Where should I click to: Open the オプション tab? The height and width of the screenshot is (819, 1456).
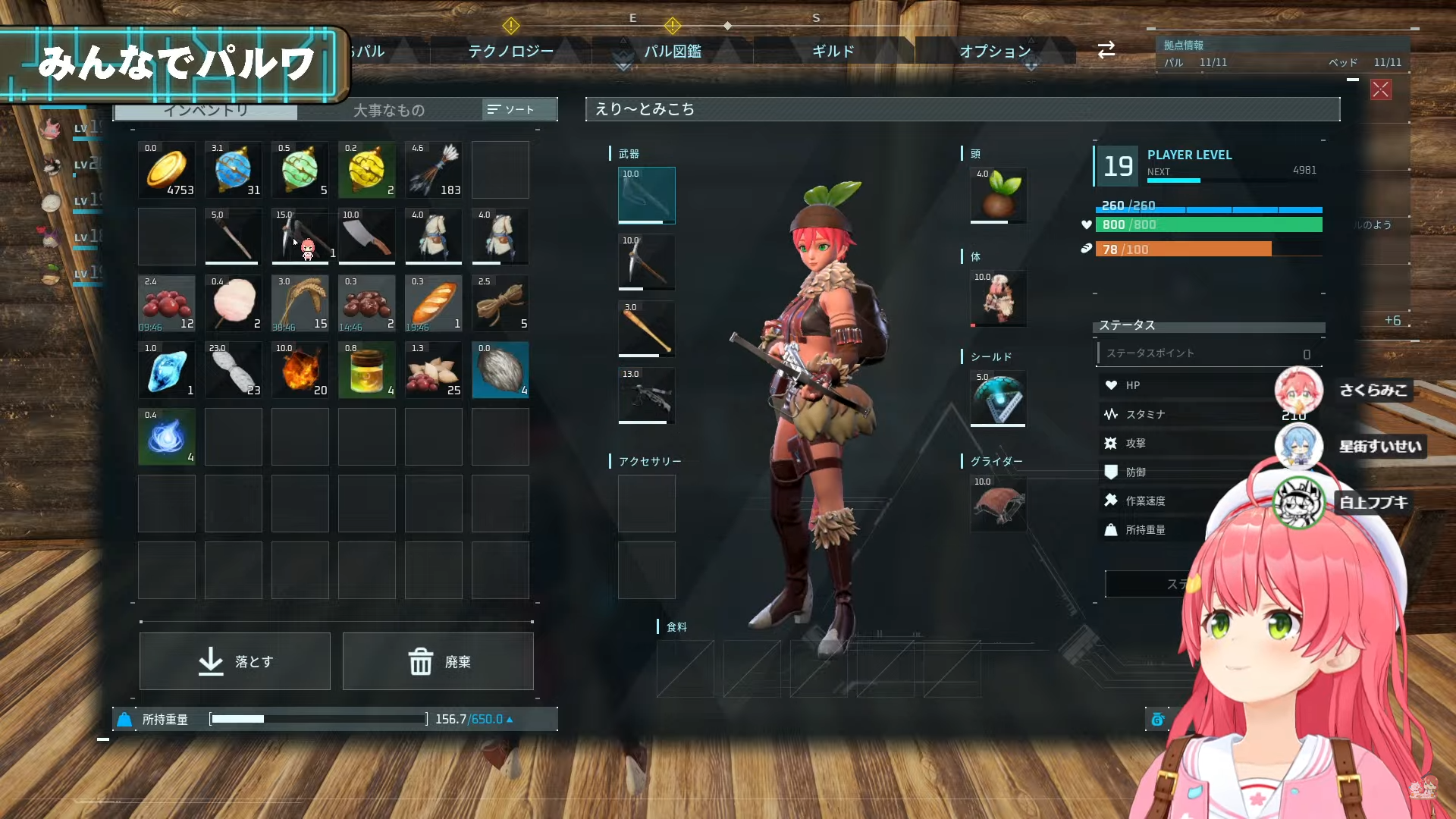click(995, 51)
